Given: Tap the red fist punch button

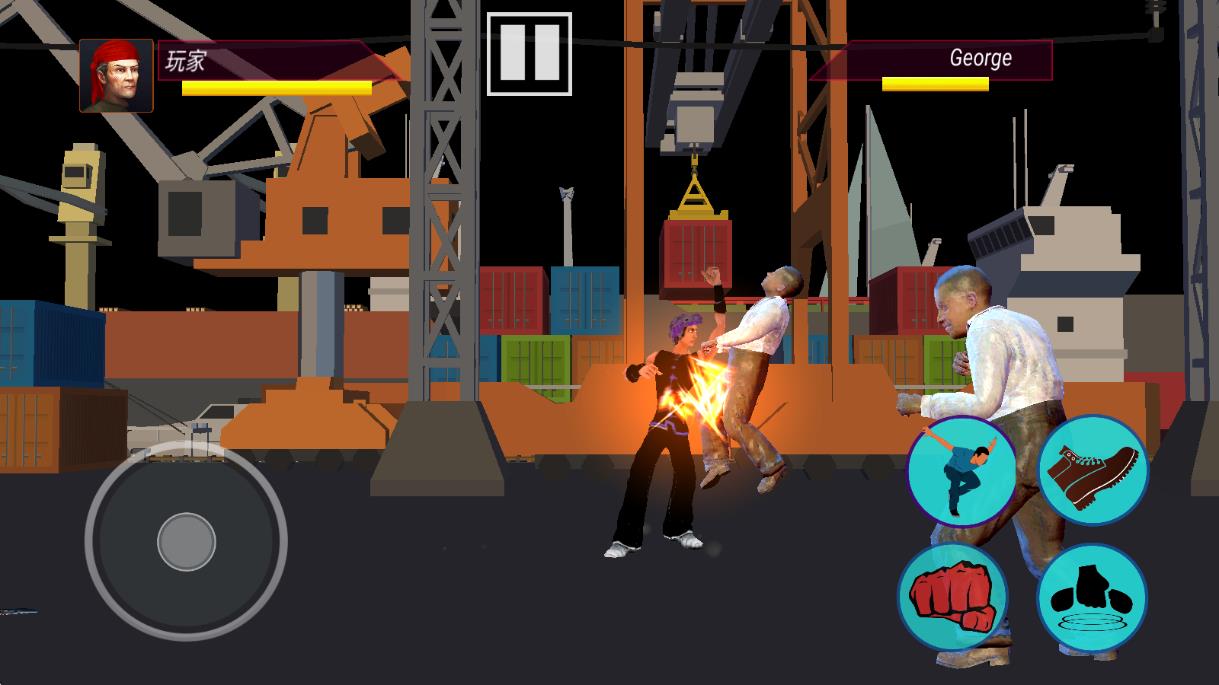Looking at the screenshot, I should tap(952, 598).
